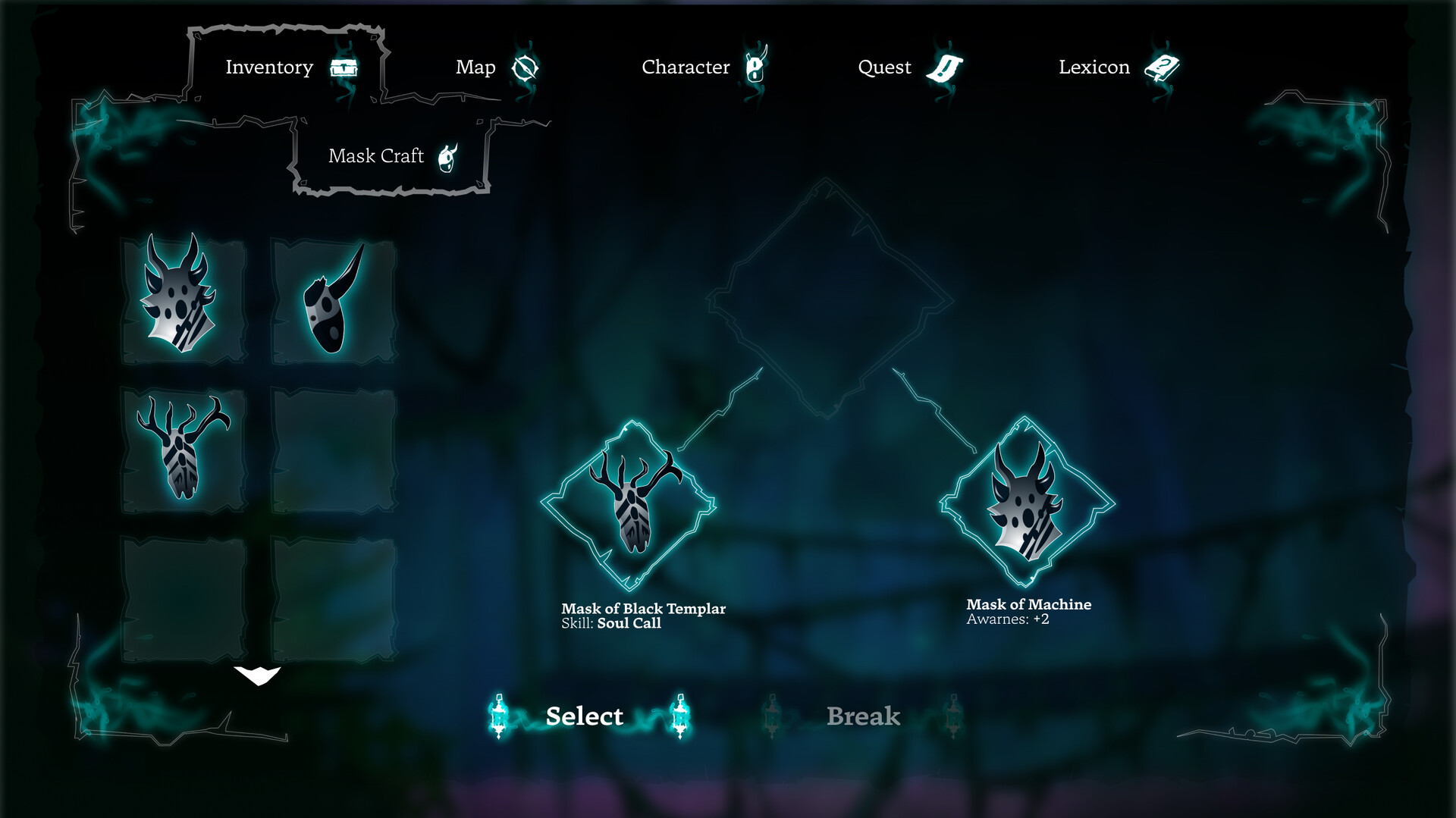
Task: Click the character head icon beside Character
Action: 757,67
